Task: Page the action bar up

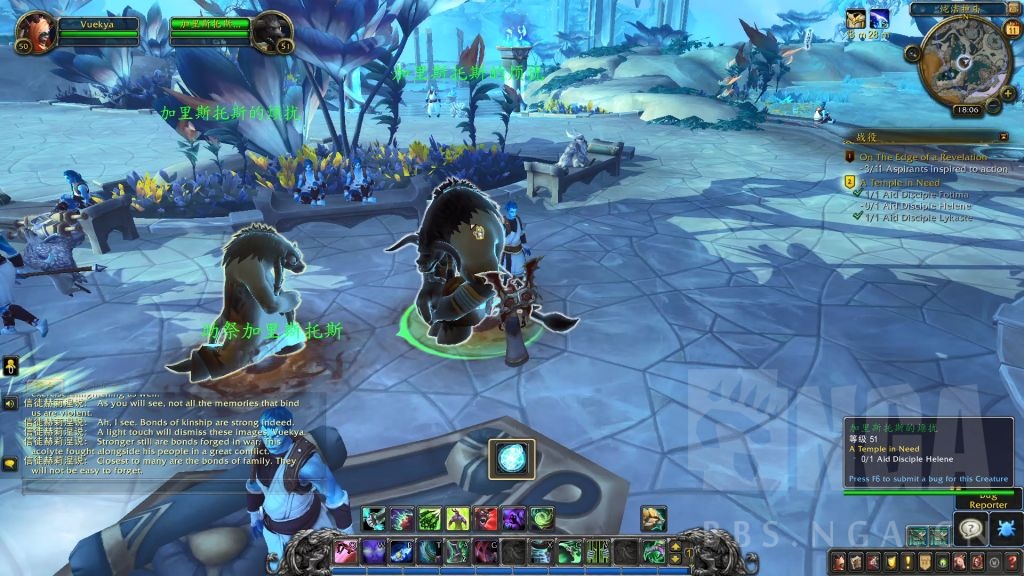Action: 674,544
